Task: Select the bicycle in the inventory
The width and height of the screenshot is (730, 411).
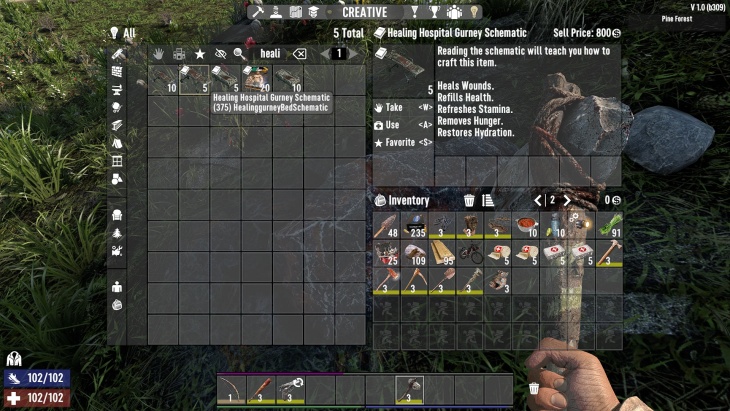Action: [469, 252]
